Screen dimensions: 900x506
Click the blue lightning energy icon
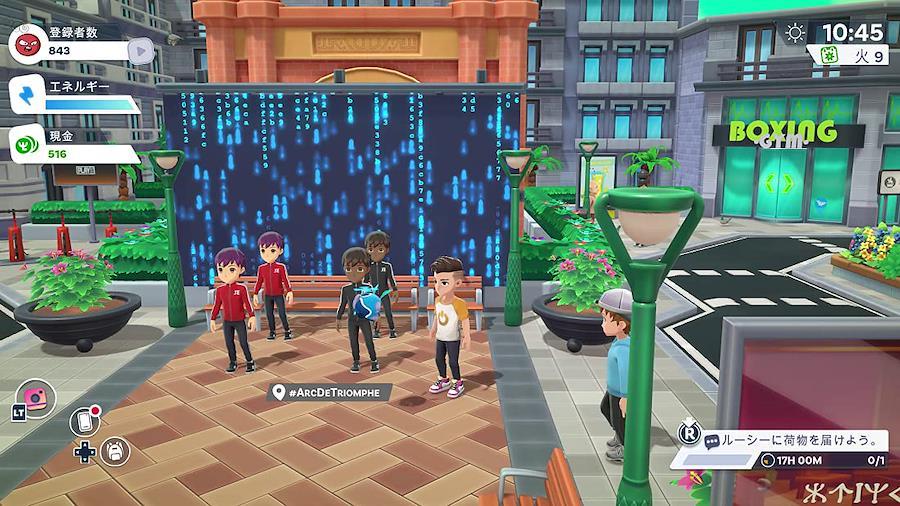(25, 94)
